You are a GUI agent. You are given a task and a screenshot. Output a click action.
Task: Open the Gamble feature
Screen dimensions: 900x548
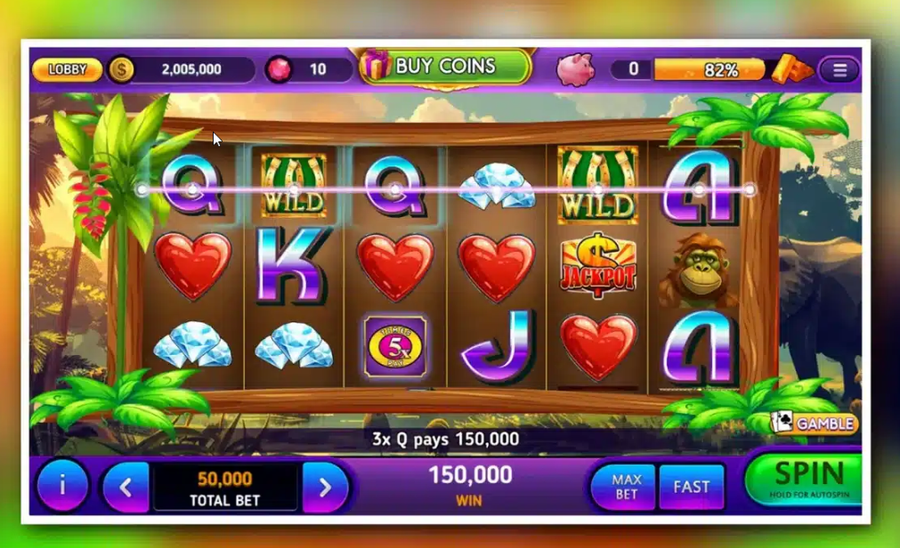814,423
